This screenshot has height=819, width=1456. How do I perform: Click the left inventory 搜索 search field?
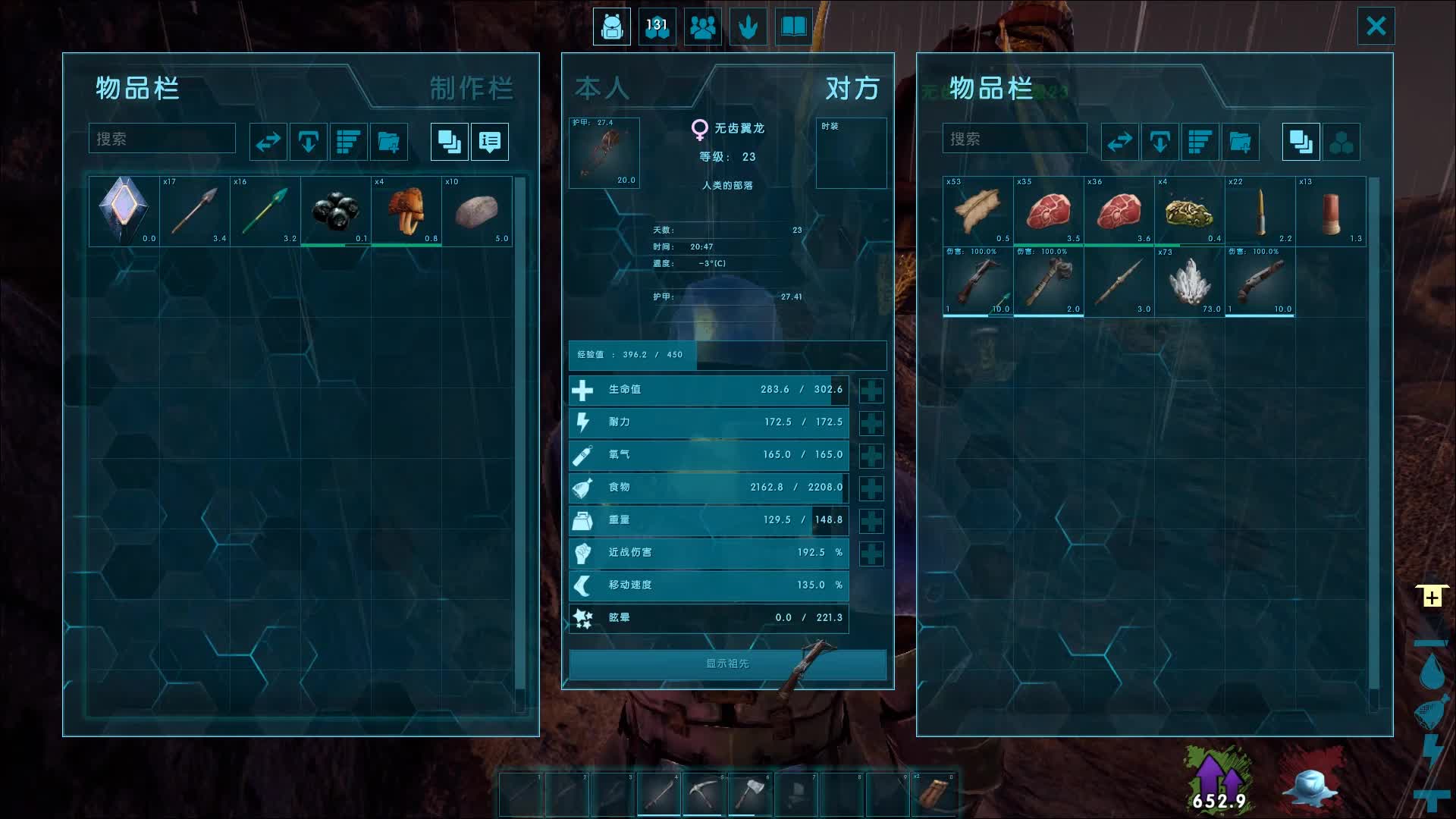162,139
